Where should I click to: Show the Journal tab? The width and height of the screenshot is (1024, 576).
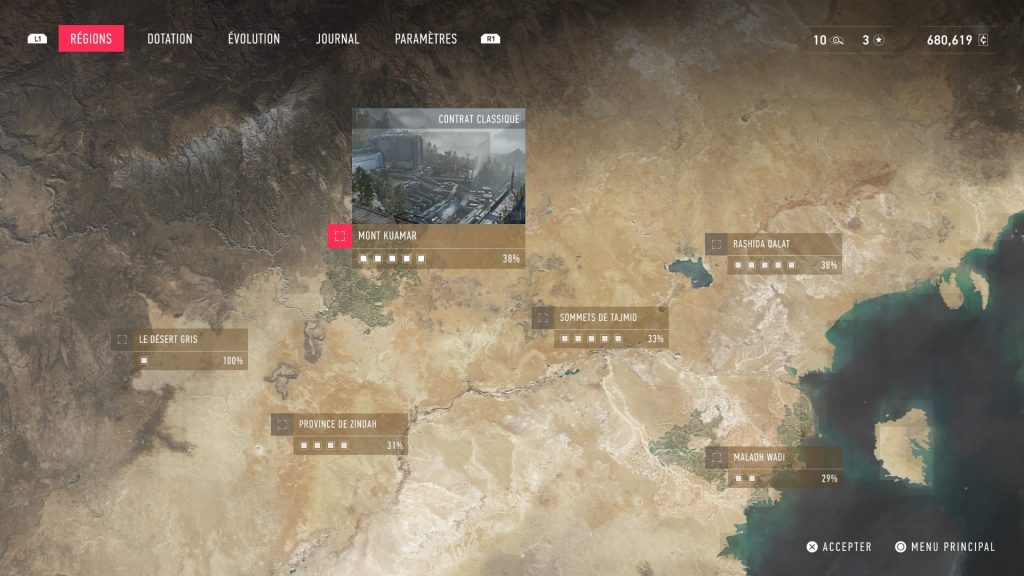[337, 39]
